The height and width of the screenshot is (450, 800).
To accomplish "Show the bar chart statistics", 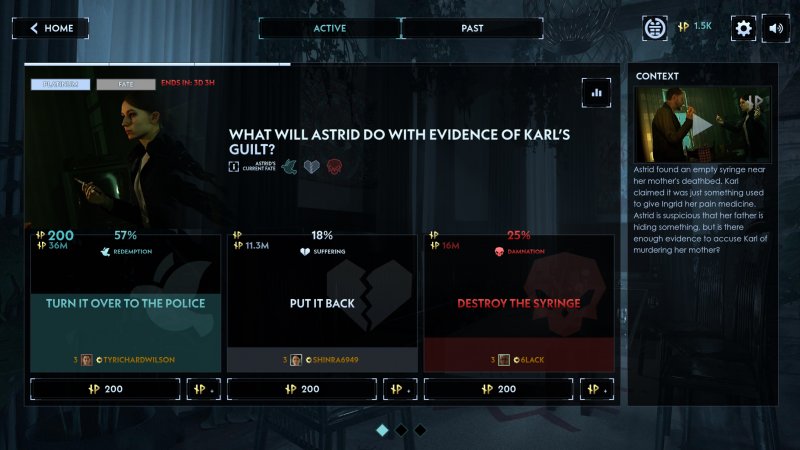I will tap(597, 92).
